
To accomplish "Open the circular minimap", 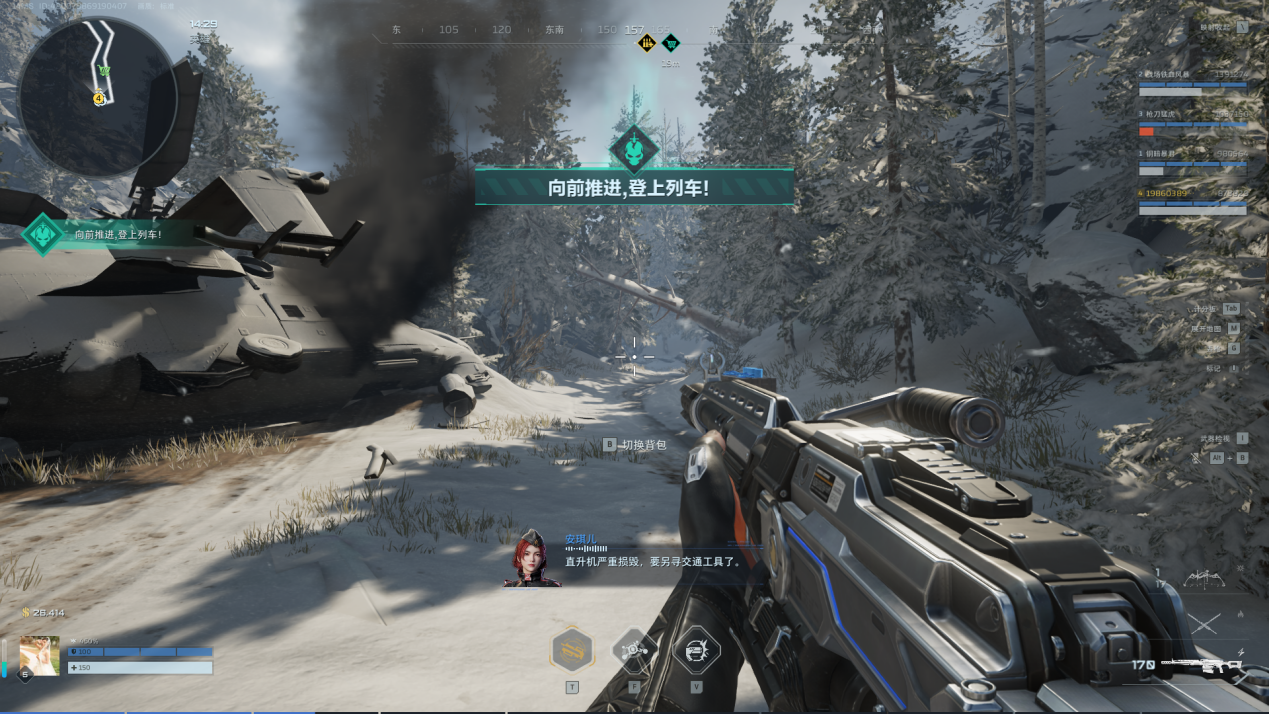I will point(97,96).
